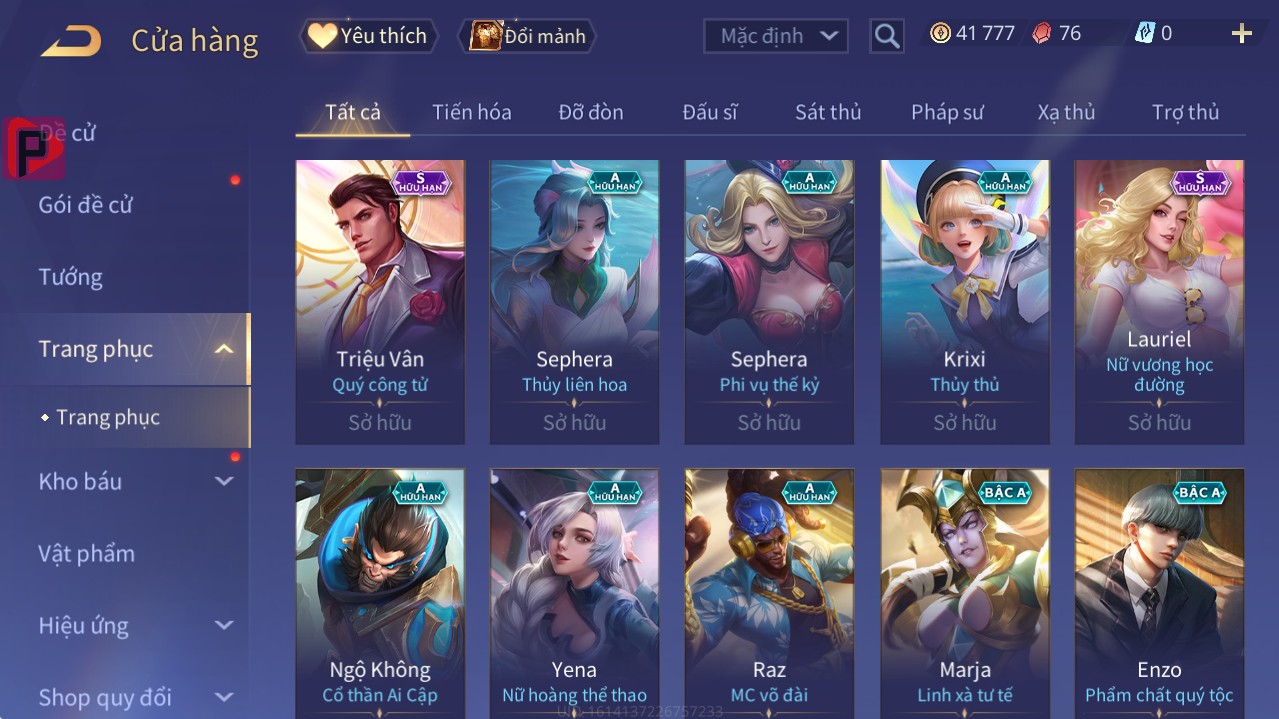Open the Vật phẩm items section
This screenshot has width=1279, height=719.
pos(86,553)
